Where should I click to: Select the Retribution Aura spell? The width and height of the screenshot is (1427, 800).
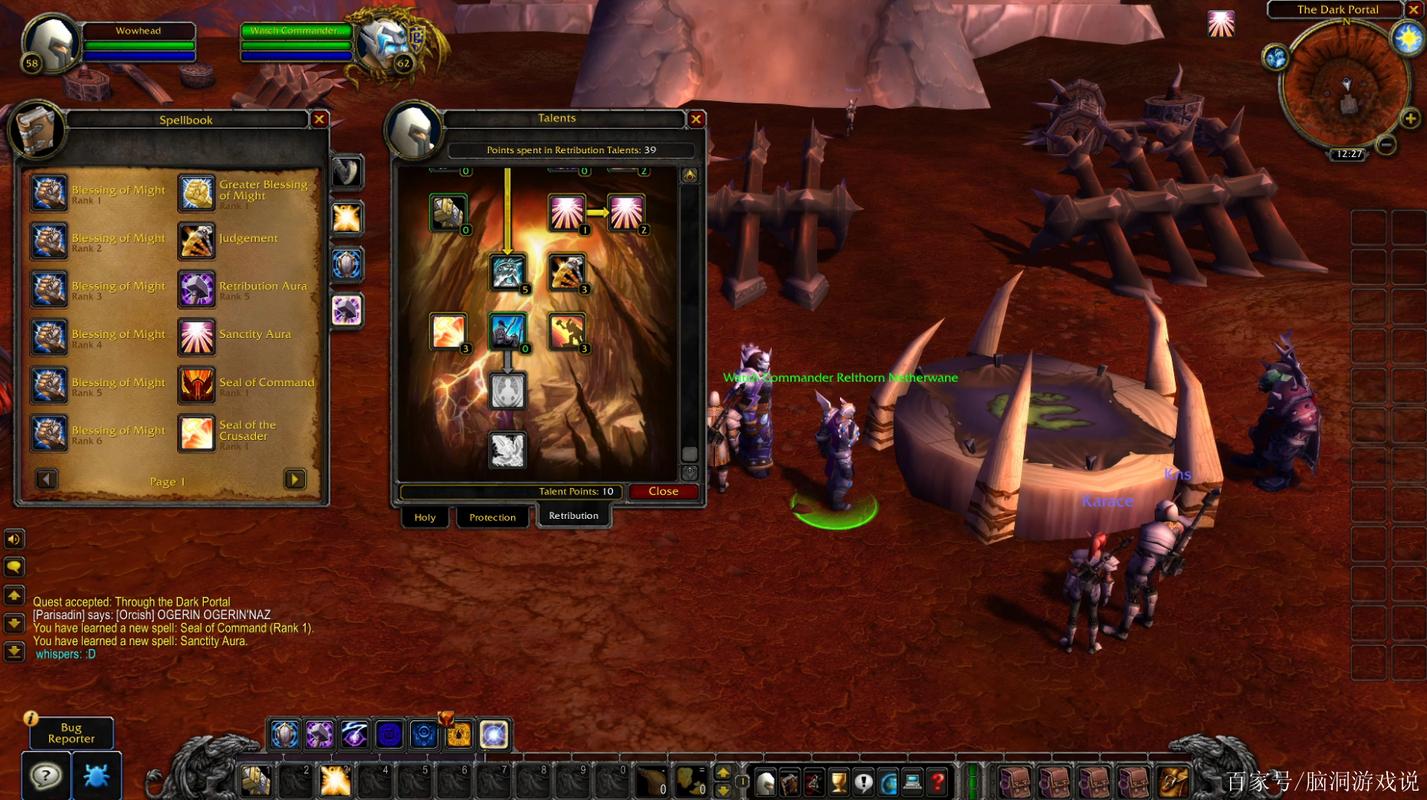tap(196, 288)
